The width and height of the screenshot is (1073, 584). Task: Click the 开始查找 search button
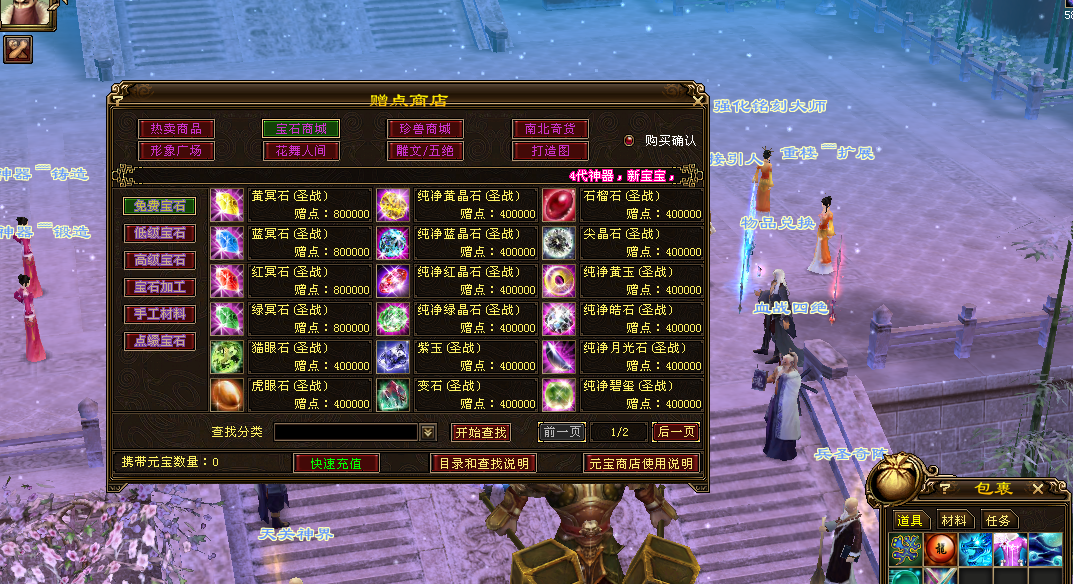(481, 432)
